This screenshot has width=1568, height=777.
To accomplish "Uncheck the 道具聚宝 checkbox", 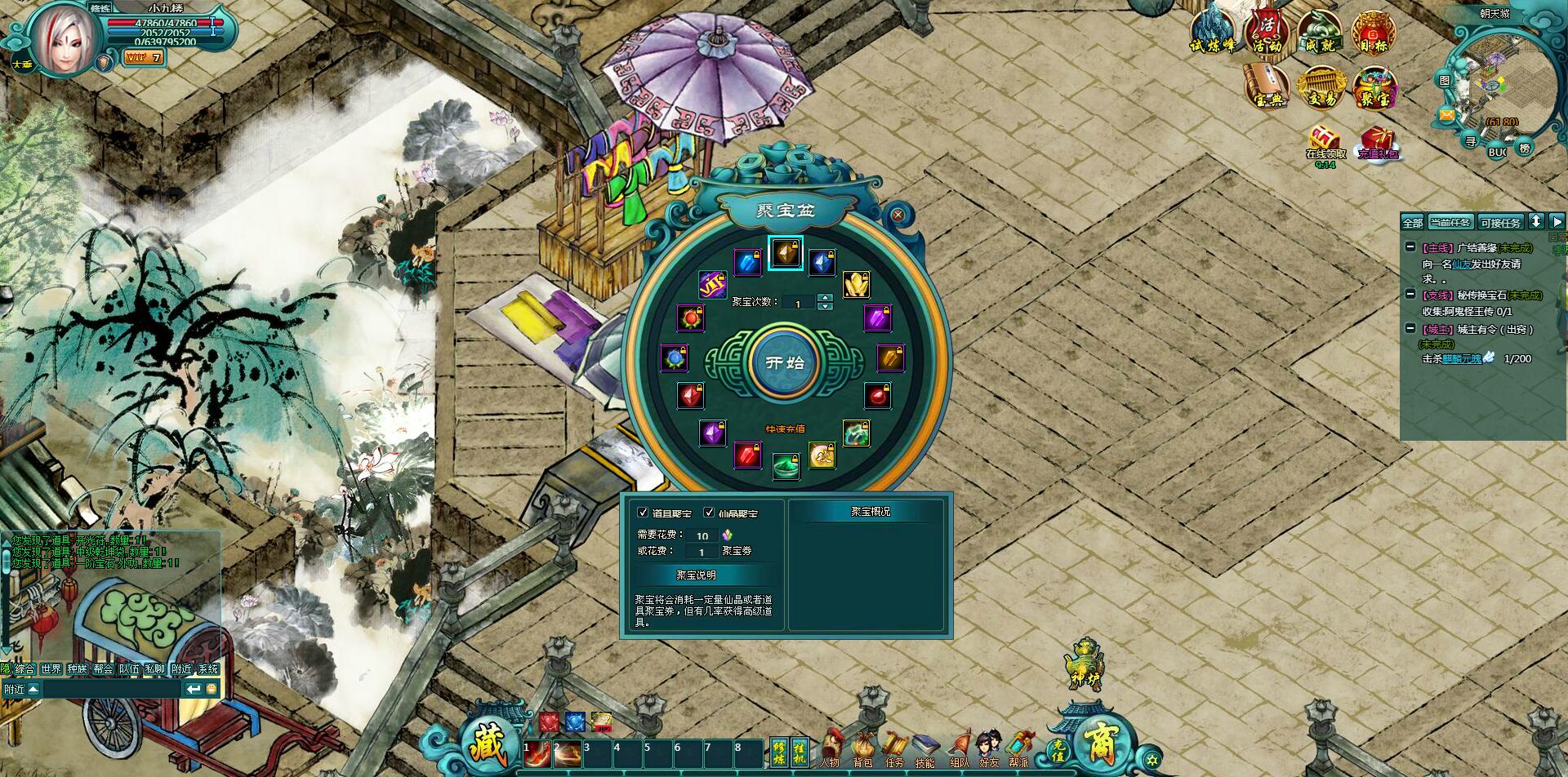I will (641, 512).
